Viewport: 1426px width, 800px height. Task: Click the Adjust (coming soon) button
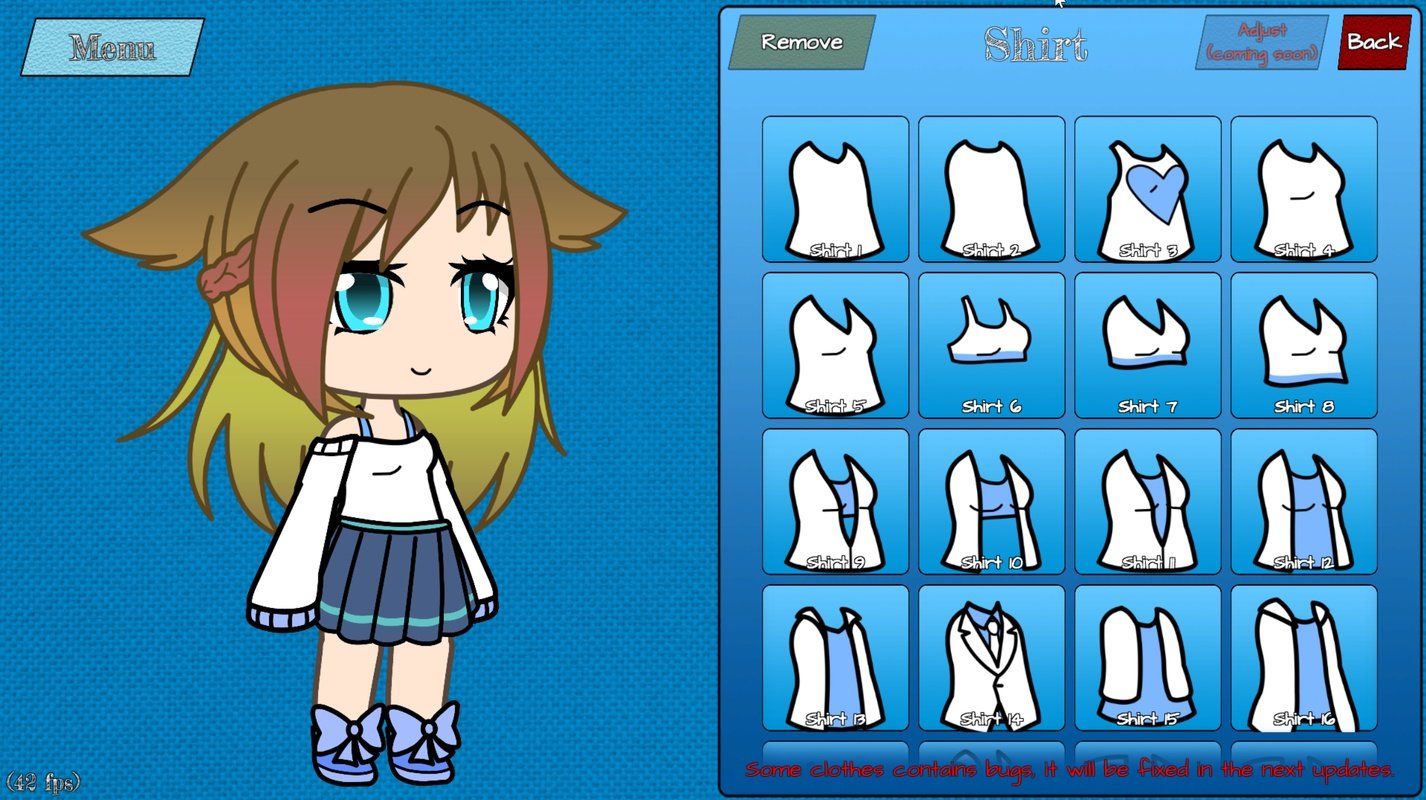pos(1262,43)
